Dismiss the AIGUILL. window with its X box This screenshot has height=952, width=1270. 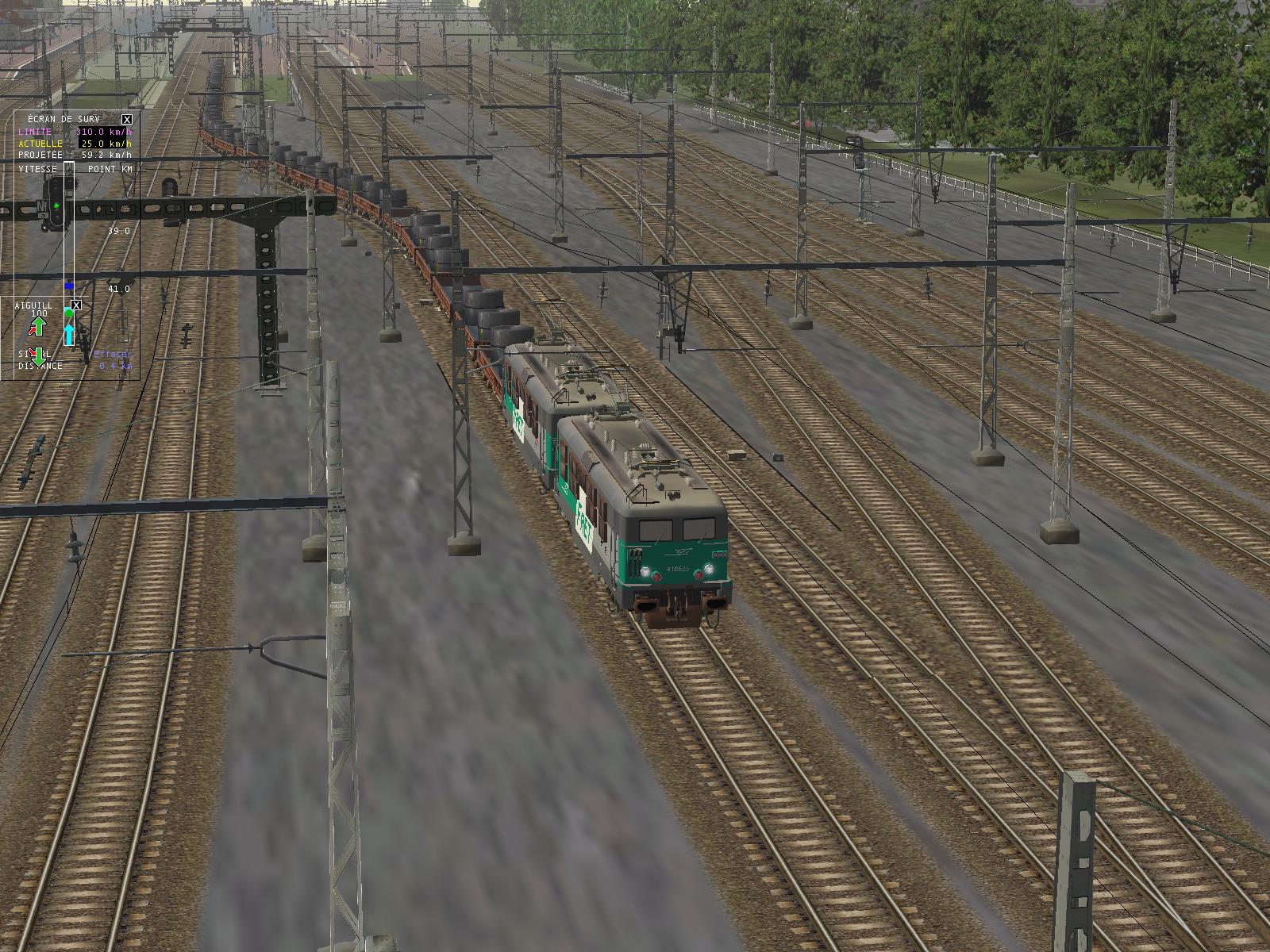(x=75, y=304)
